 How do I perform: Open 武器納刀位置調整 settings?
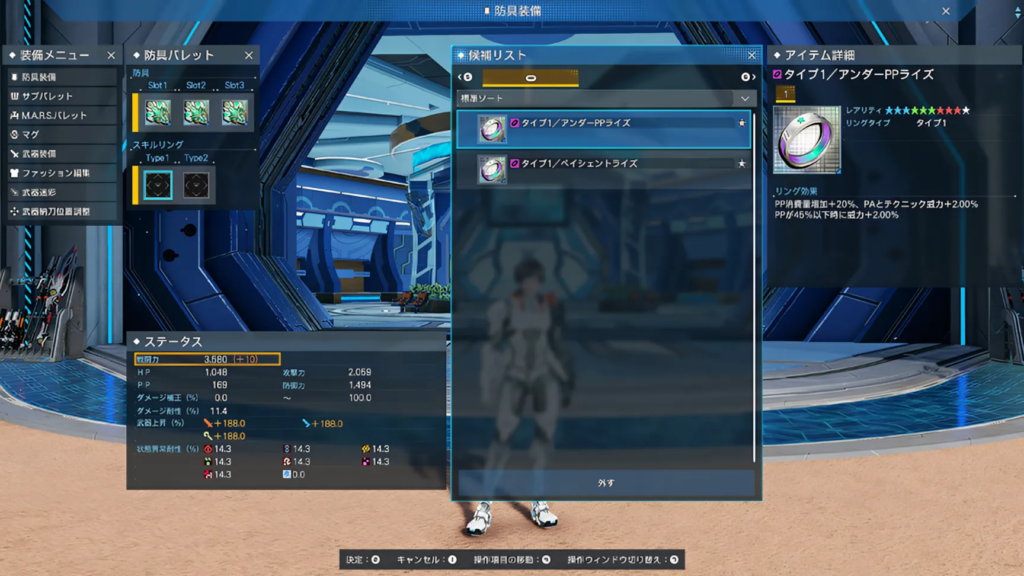(x=60, y=211)
